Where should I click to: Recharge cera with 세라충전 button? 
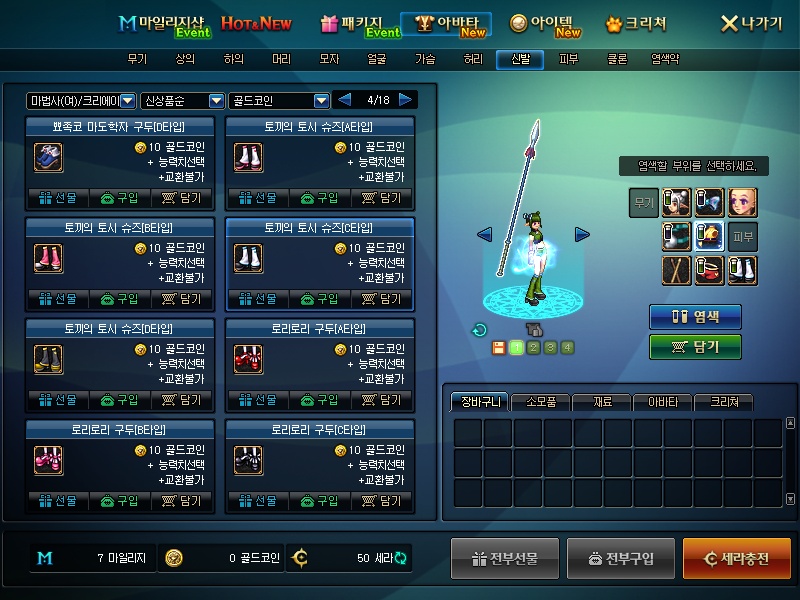(x=736, y=558)
